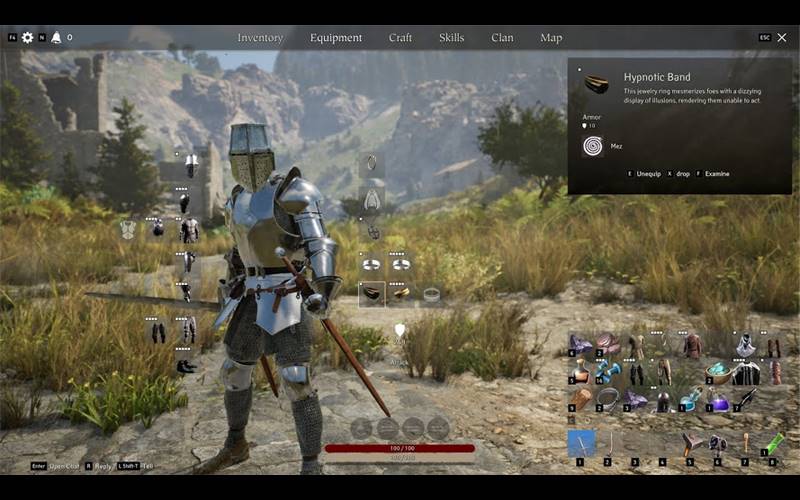Switch to the Map tab
The height and width of the screenshot is (500, 800).
[551, 38]
